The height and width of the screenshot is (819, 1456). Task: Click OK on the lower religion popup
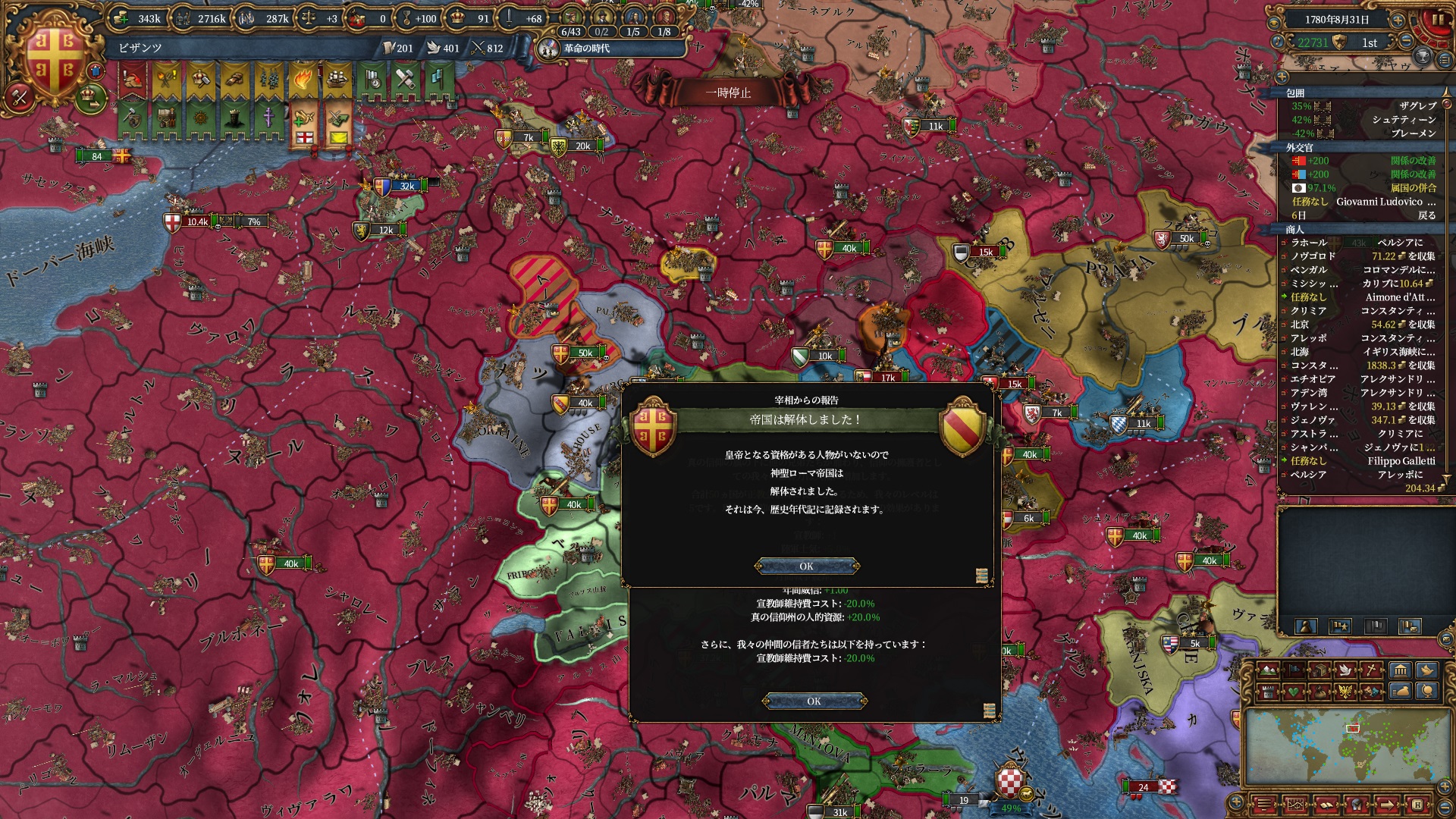pyautogui.click(x=814, y=701)
